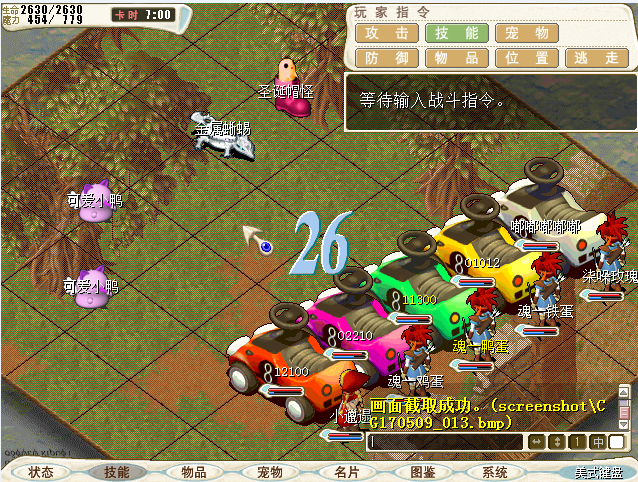Open the 物品 menu in bottom bar

194,472
